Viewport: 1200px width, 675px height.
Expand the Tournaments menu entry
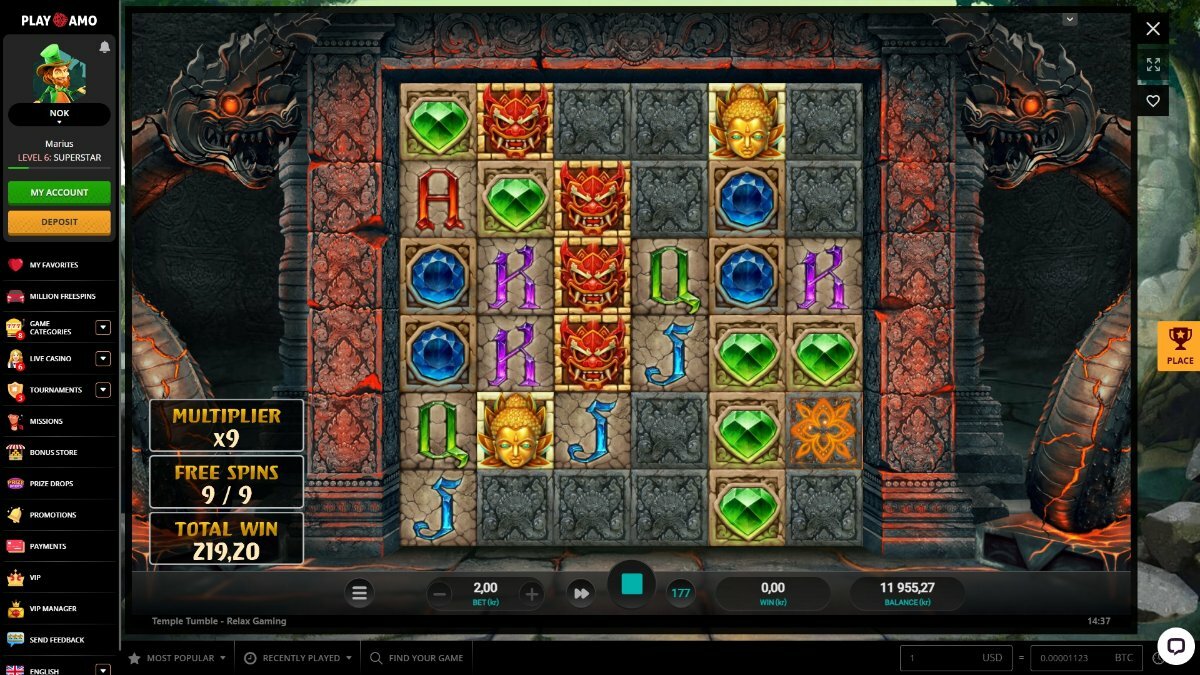click(102, 390)
